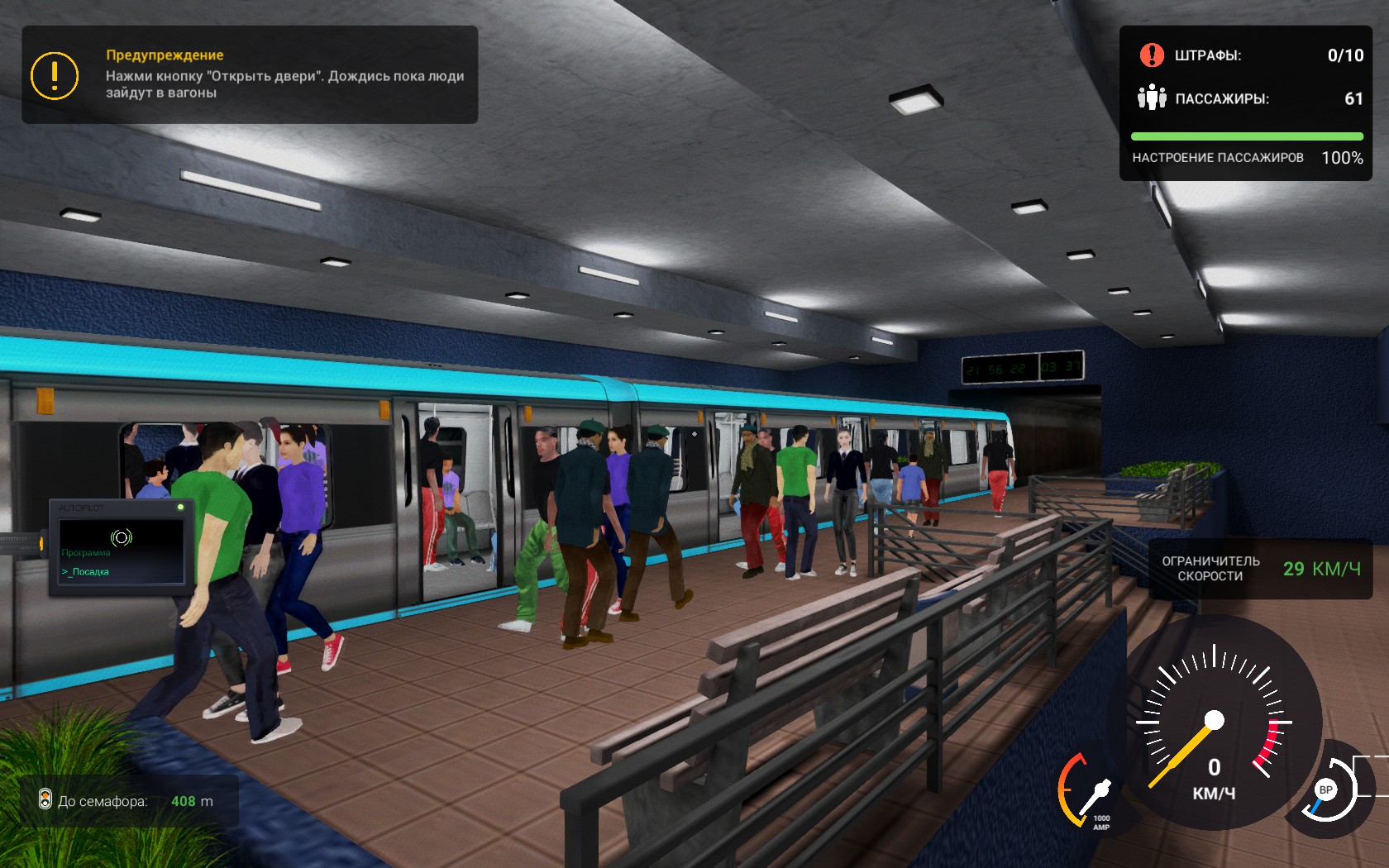Disable the autopilot Посадка program

pyautogui.click(x=88, y=572)
